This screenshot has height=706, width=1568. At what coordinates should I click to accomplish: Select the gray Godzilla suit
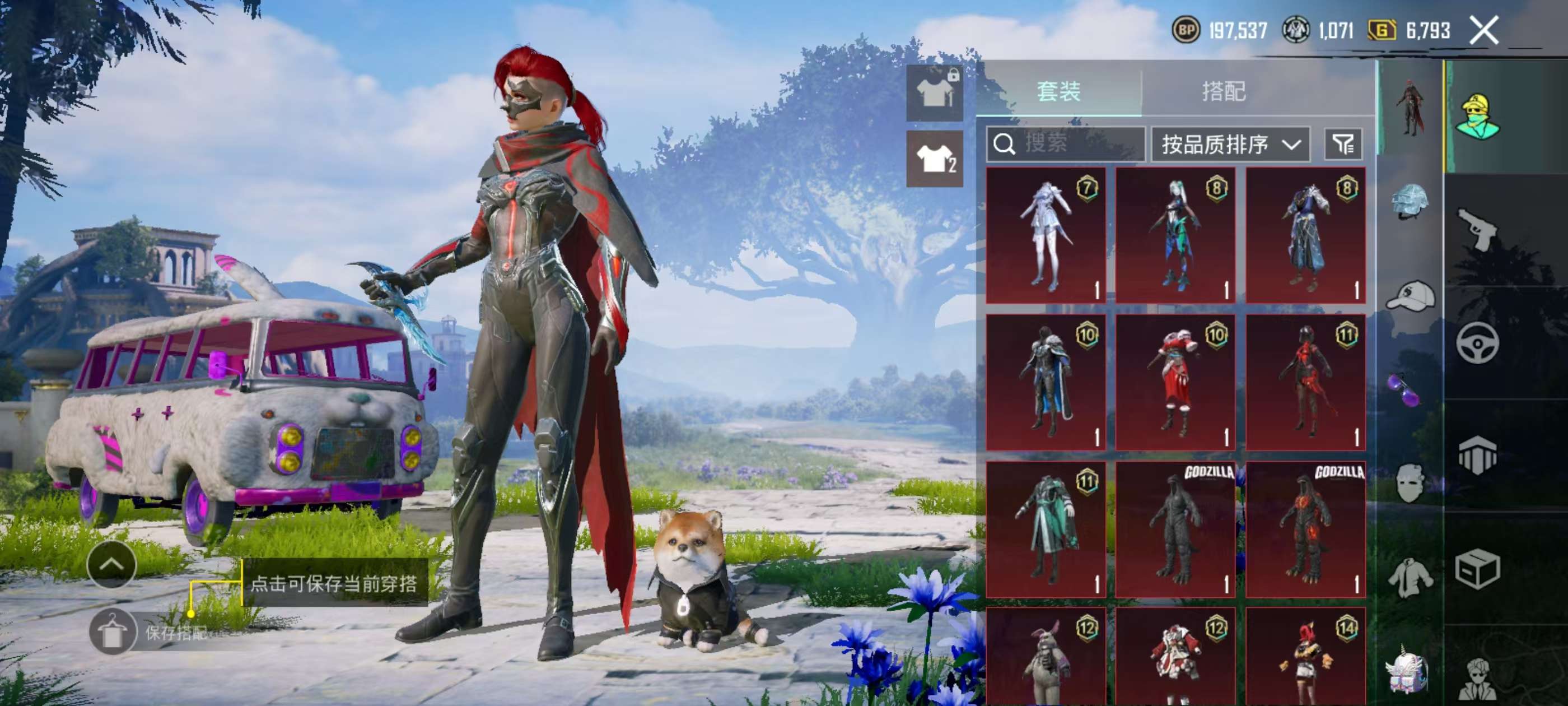(x=1175, y=529)
